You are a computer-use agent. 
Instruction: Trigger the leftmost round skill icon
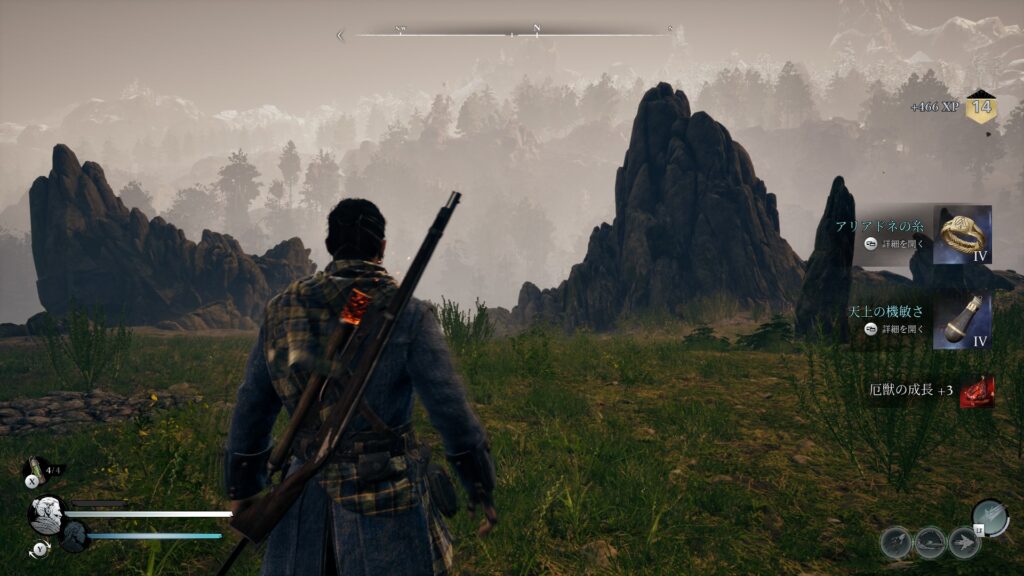point(896,542)
